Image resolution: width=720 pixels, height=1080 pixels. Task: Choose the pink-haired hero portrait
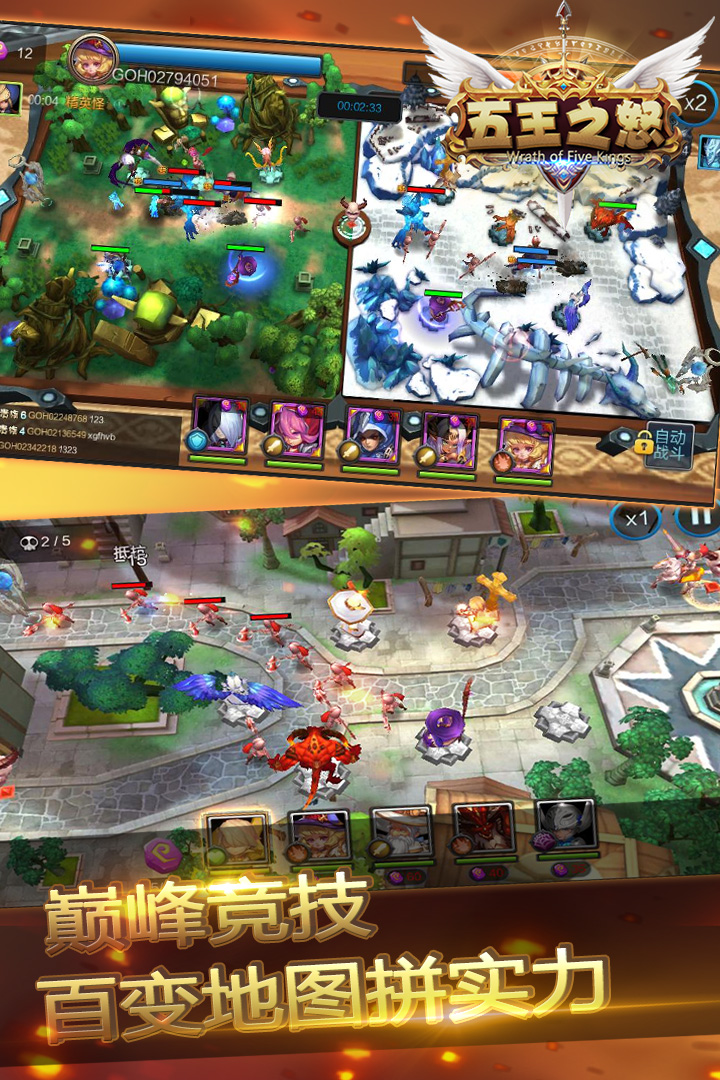pos(295,429)
